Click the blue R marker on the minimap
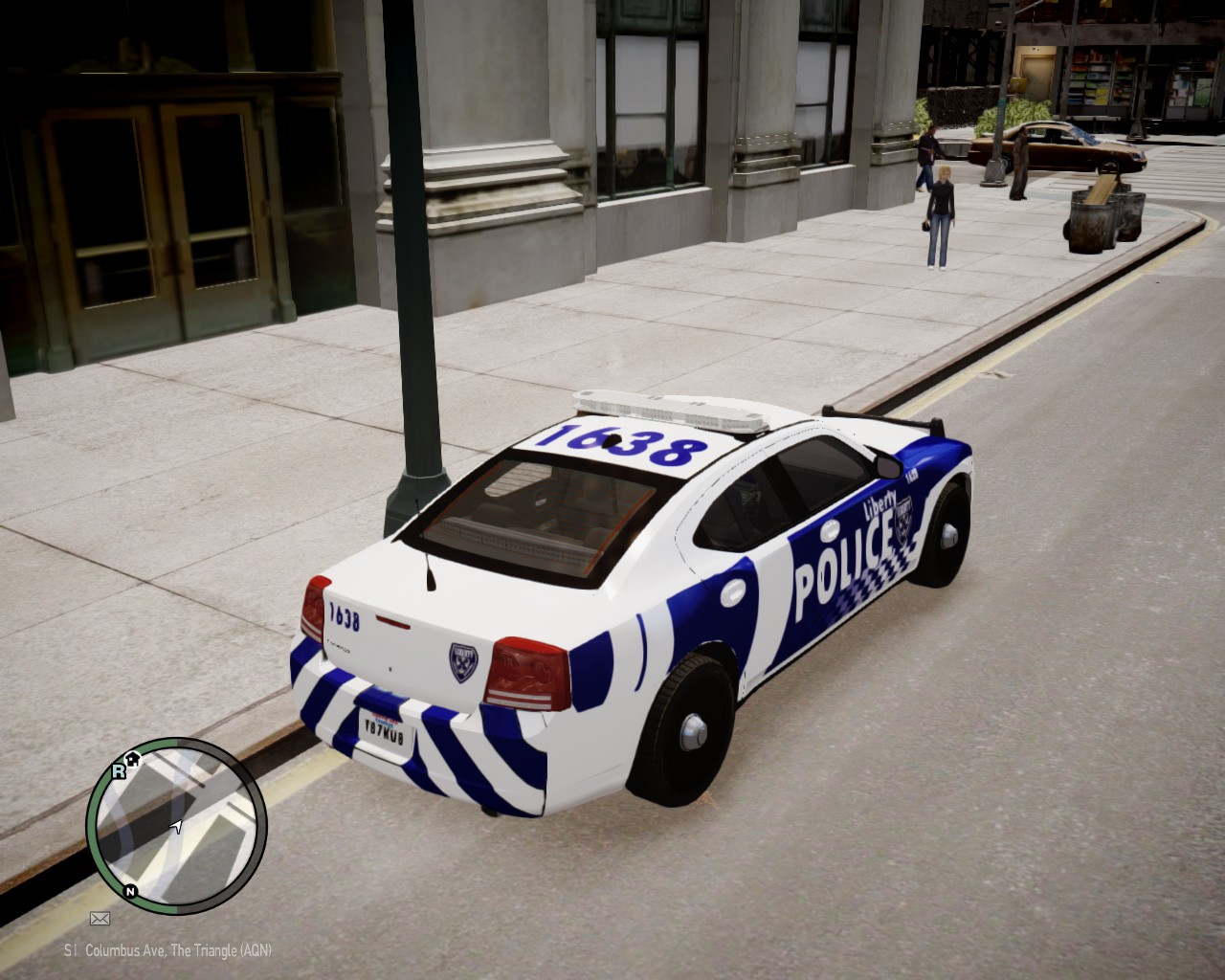Screen dimensions: 1225x980 [120, 770]
